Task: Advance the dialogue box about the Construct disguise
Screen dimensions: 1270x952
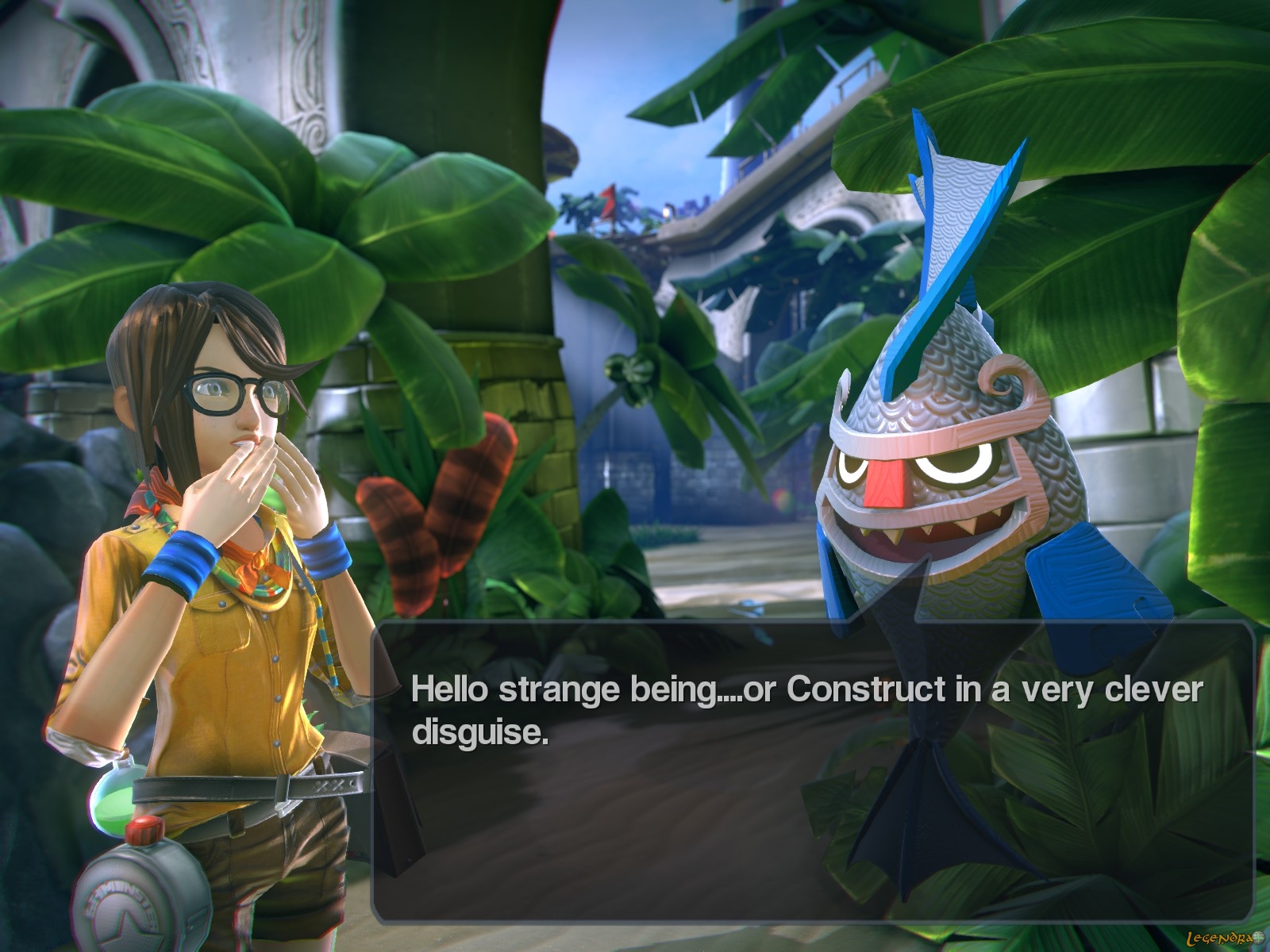Action: (x=811, y=773)
